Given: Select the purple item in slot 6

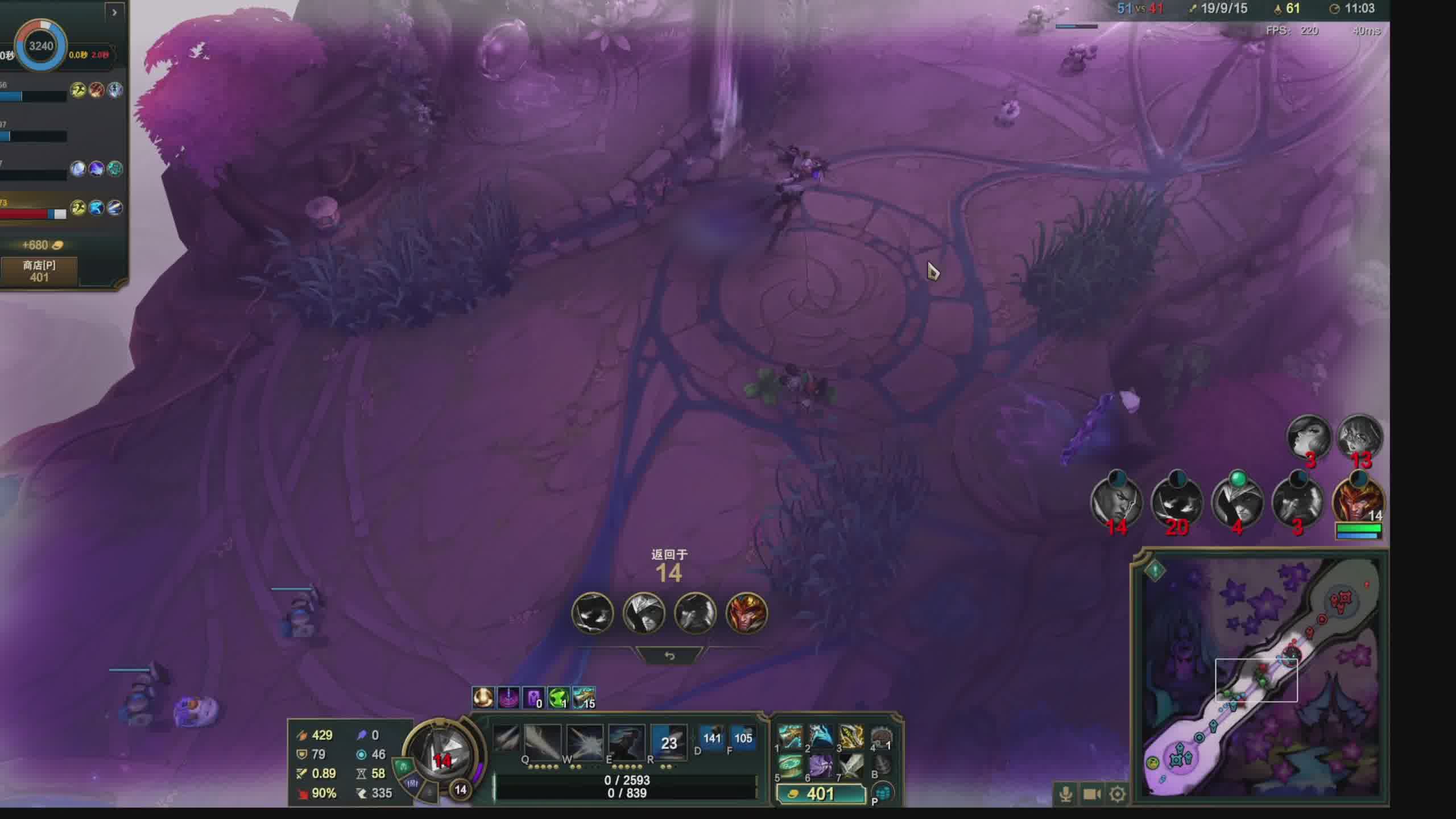Looking at the screenshot, I should [x=821, y=767].
